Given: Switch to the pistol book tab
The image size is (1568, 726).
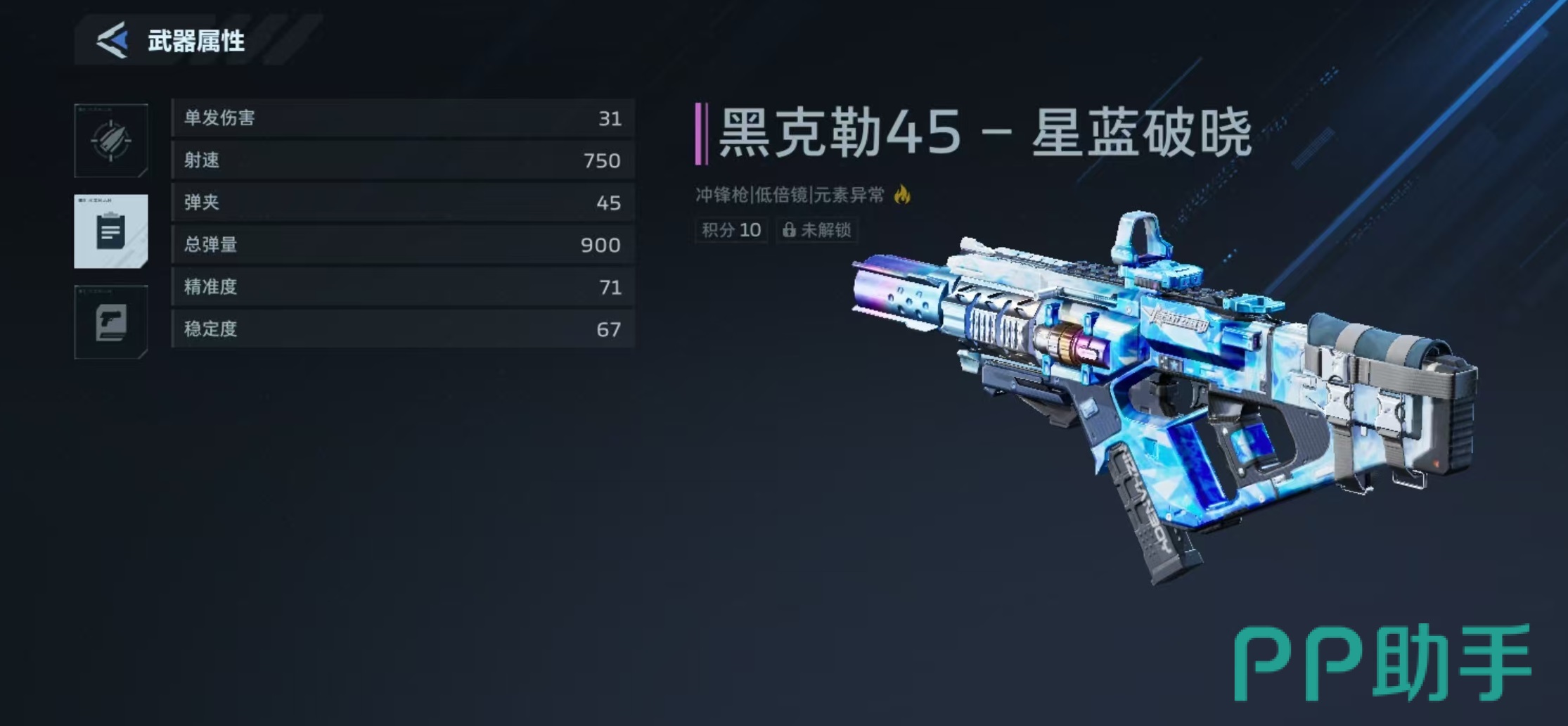Looking at the screenshot, I should pyautogui.click(x=111, y=322).
